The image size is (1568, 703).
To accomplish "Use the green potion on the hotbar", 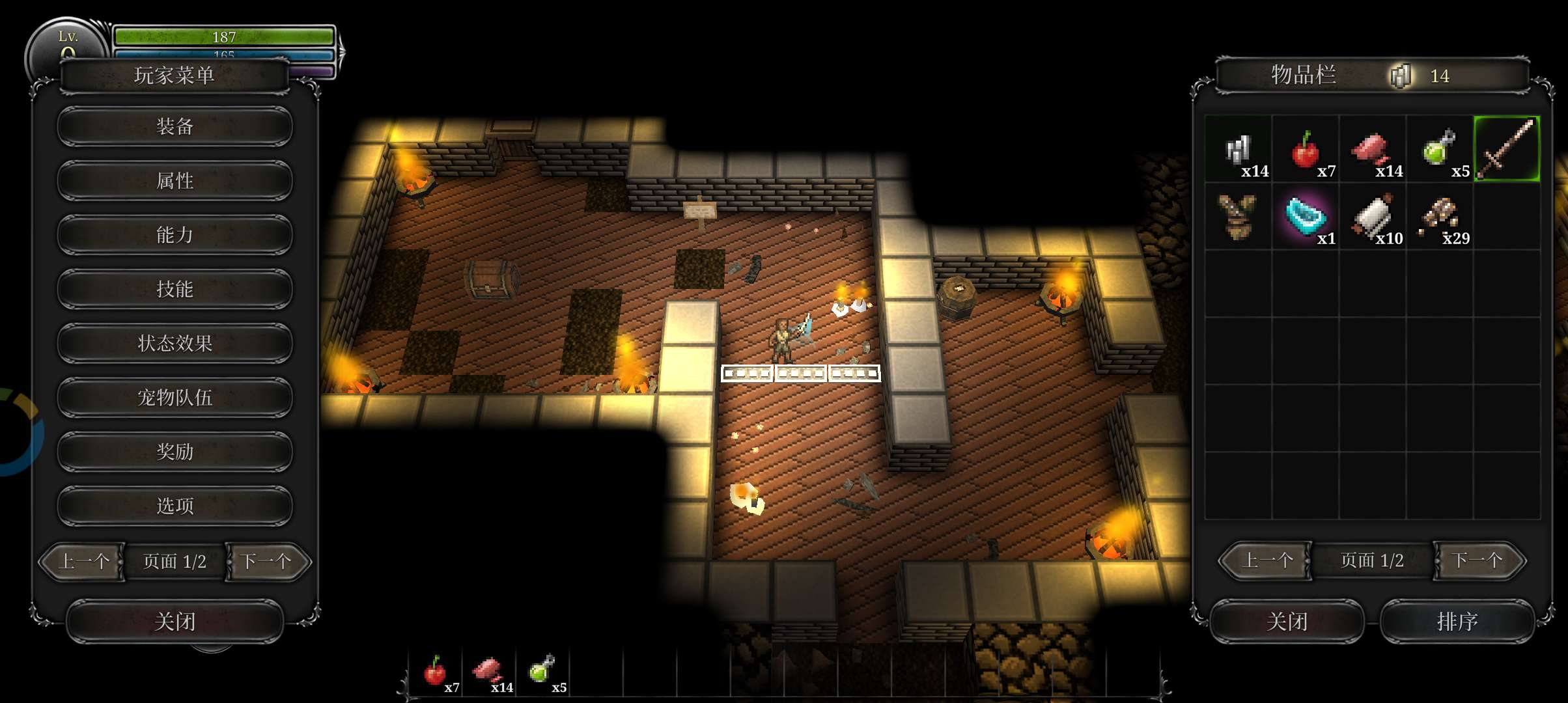I will [x=542, y=670].
